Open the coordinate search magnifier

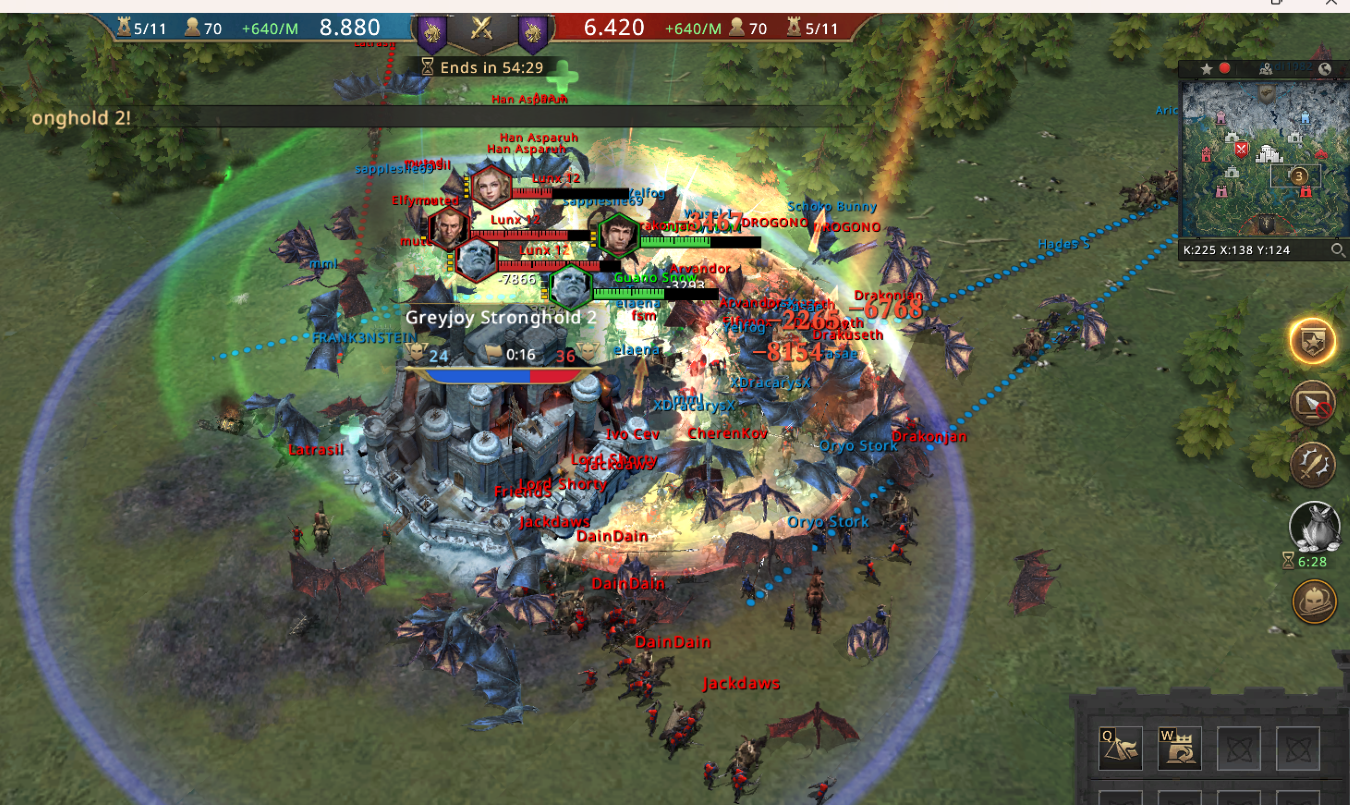(x=1337, y=250)
